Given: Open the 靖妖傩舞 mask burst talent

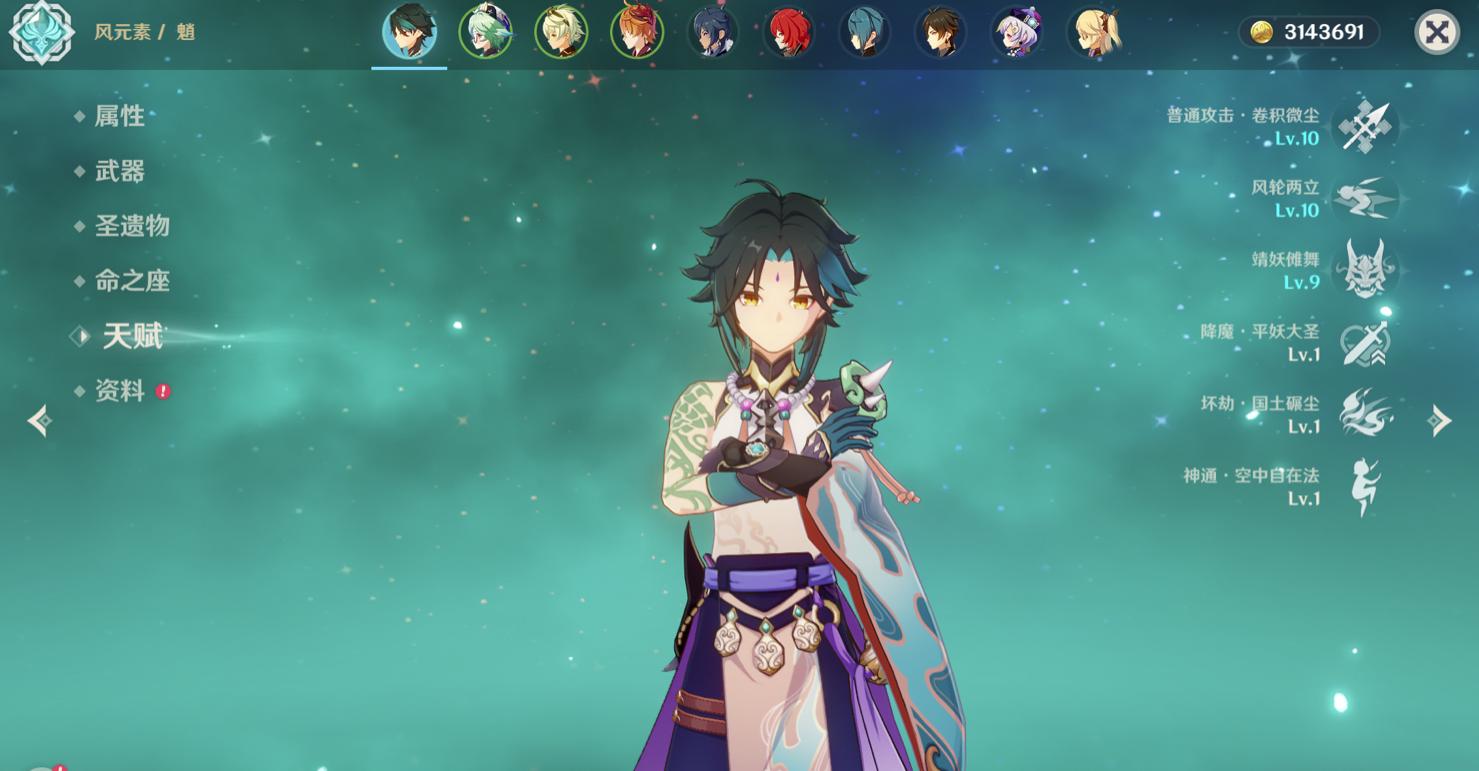Looking at the screenshot, I should coord(1365,271).
